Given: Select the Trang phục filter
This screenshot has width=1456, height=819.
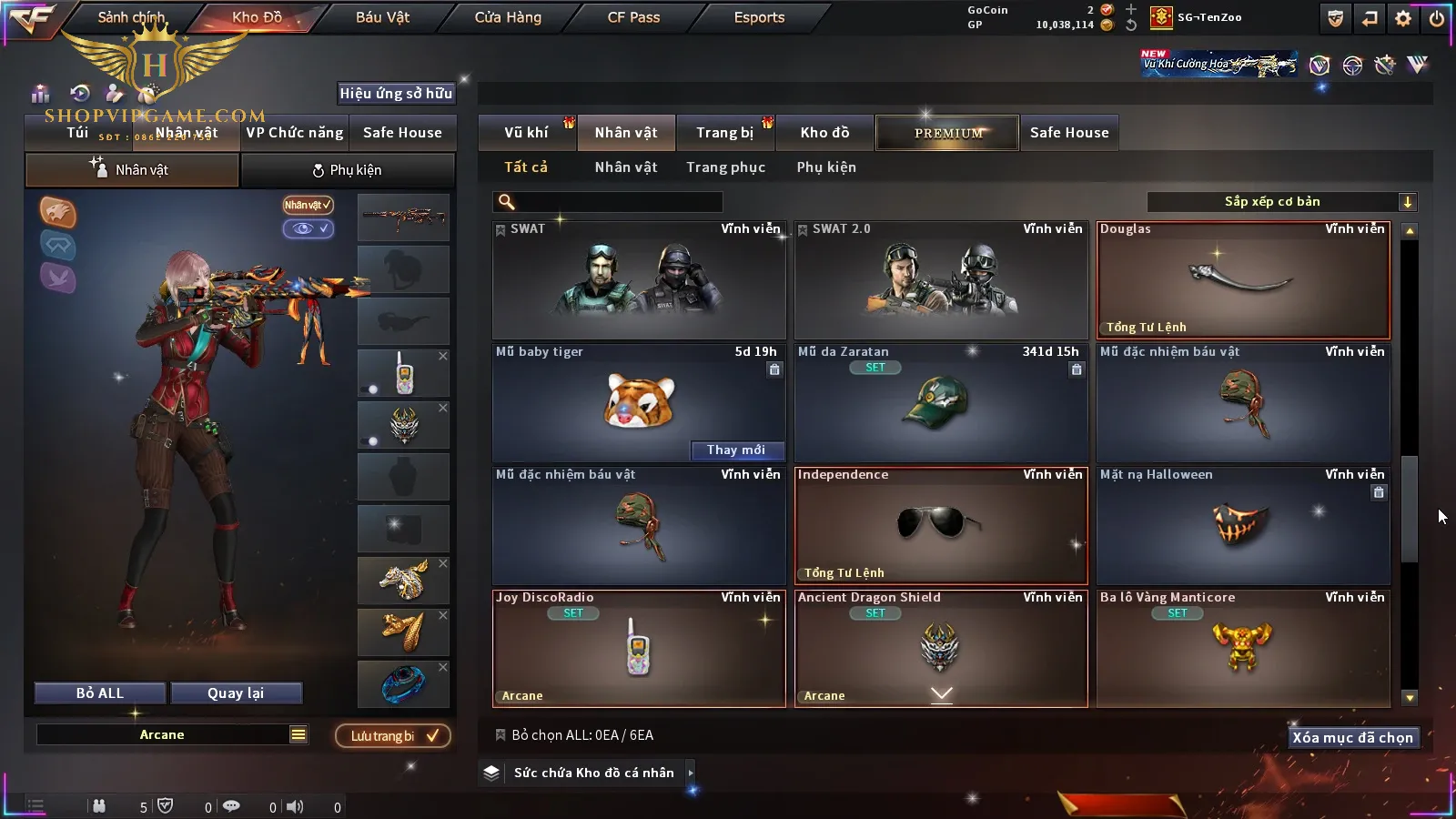Looking at the screenshot, I should tap(725, 167).
